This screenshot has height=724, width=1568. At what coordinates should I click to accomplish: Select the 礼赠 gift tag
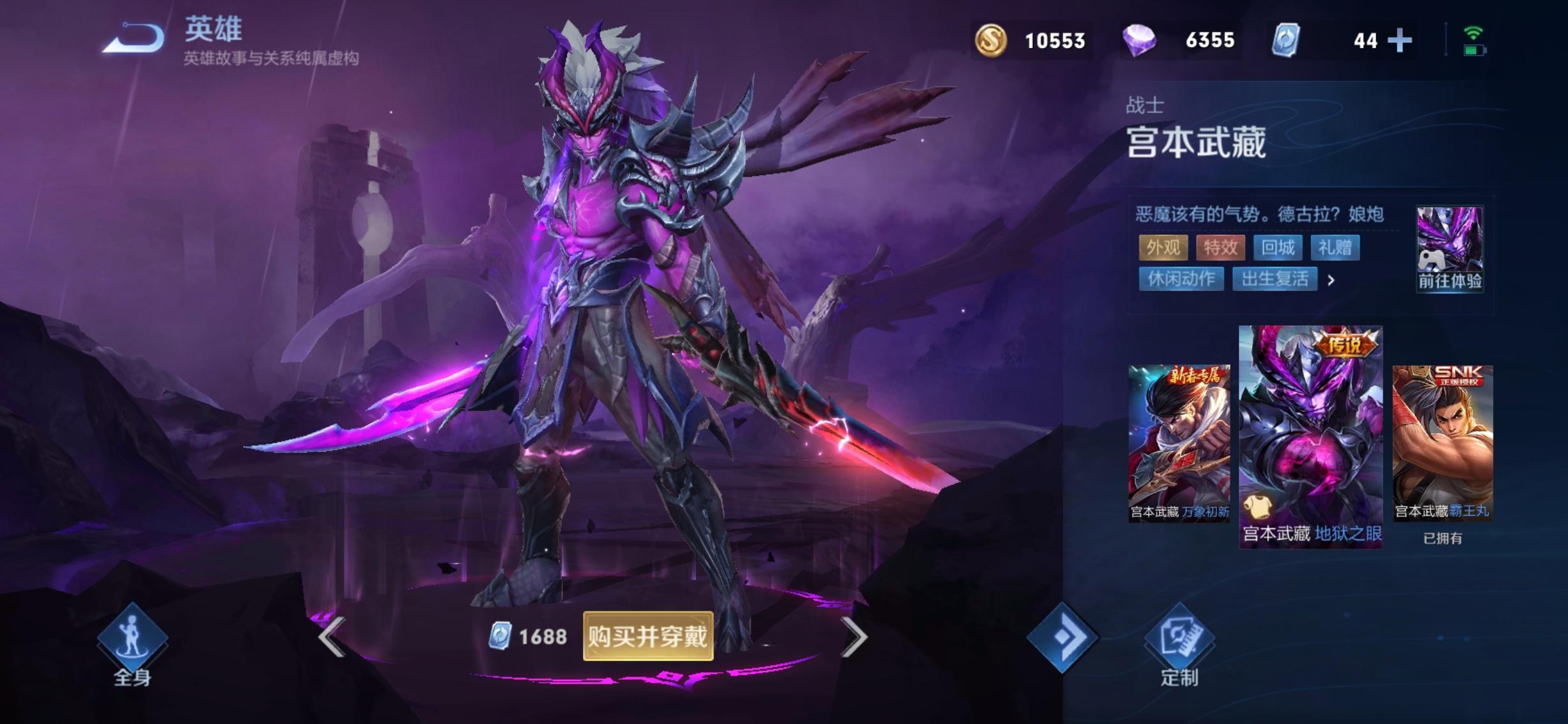coord(1335,247)
